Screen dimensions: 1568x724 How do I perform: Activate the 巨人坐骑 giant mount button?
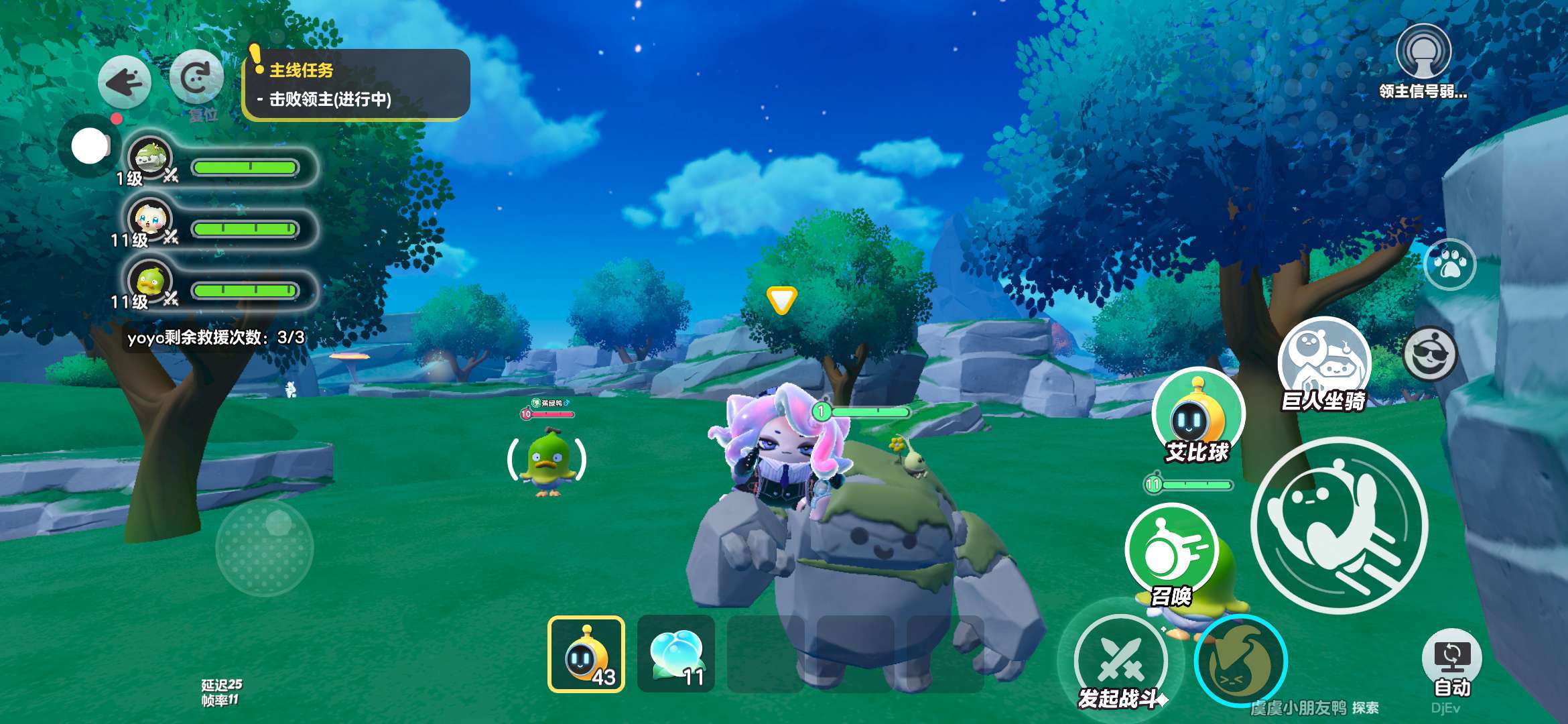point(1323,363)
